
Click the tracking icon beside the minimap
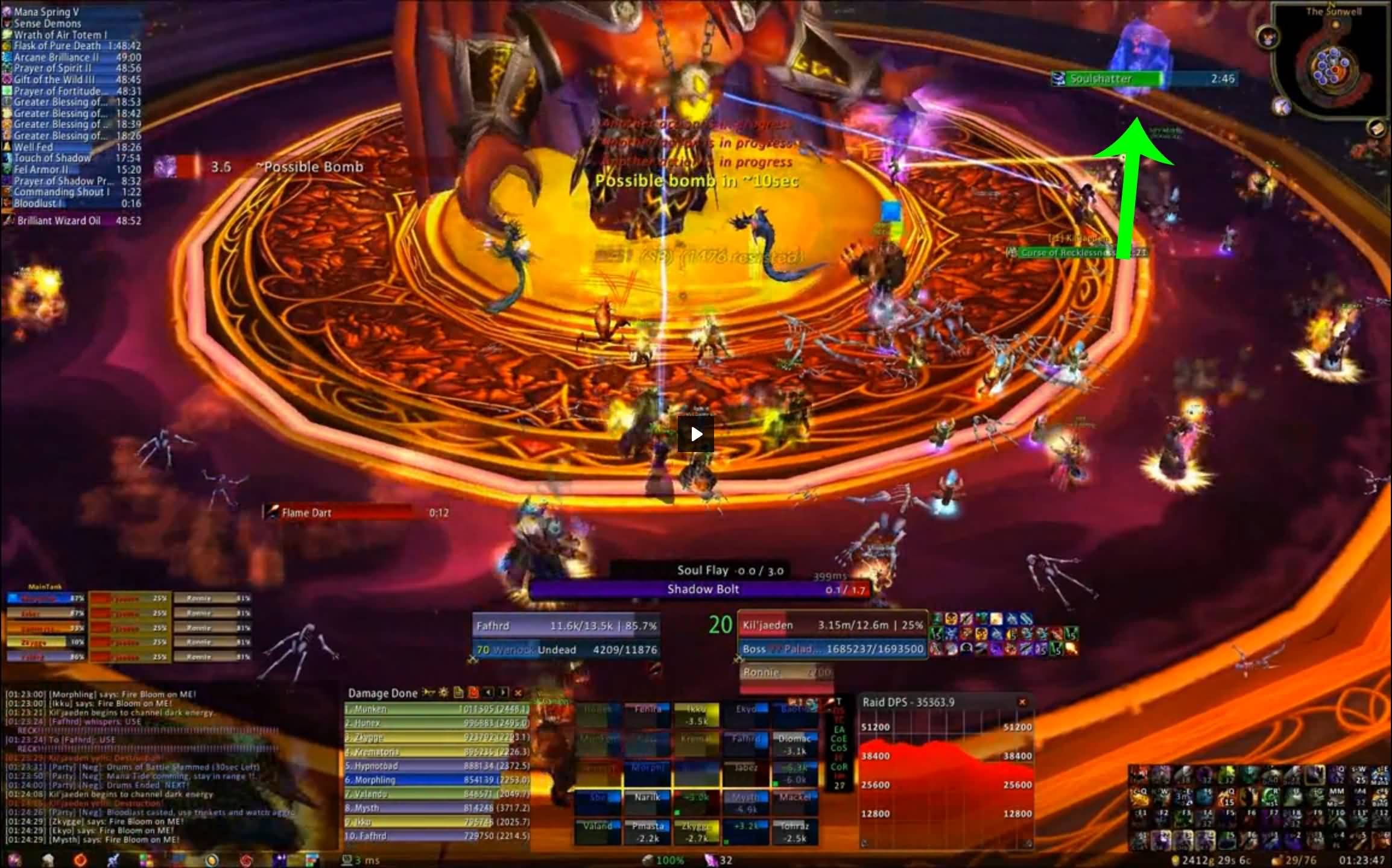[1267, 37]
